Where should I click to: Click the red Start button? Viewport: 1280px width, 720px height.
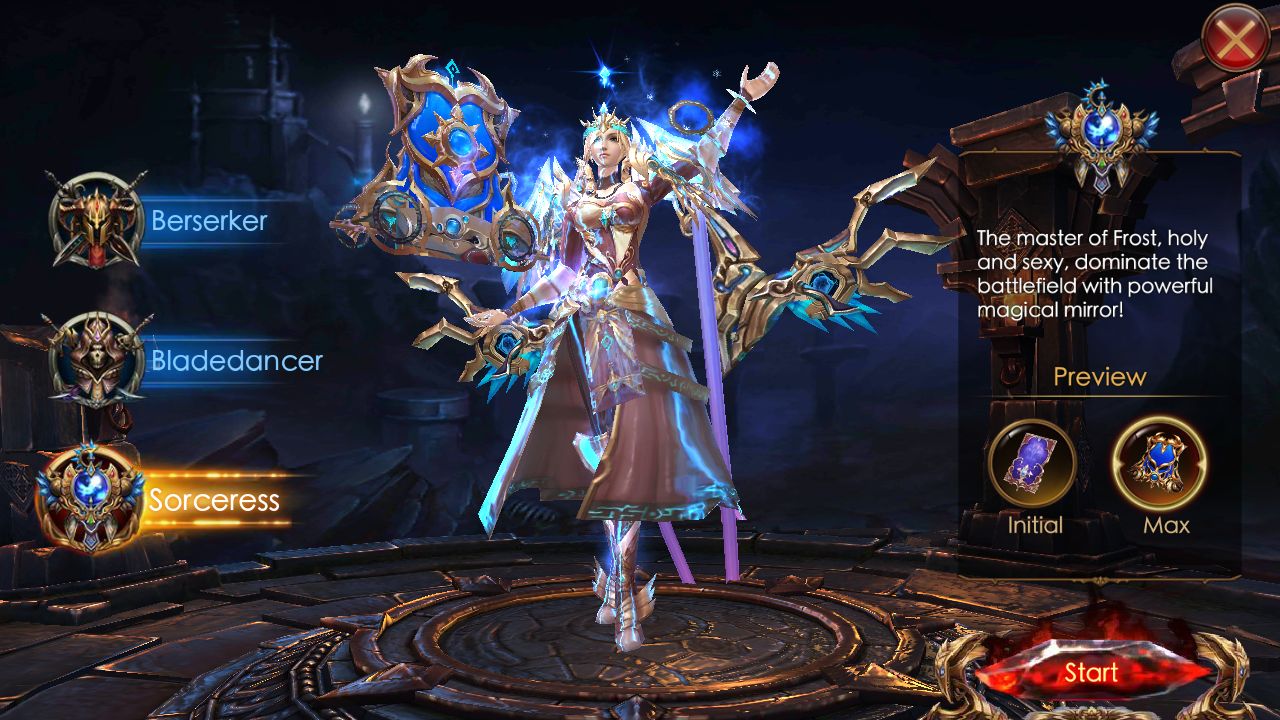click(1091, 673)
